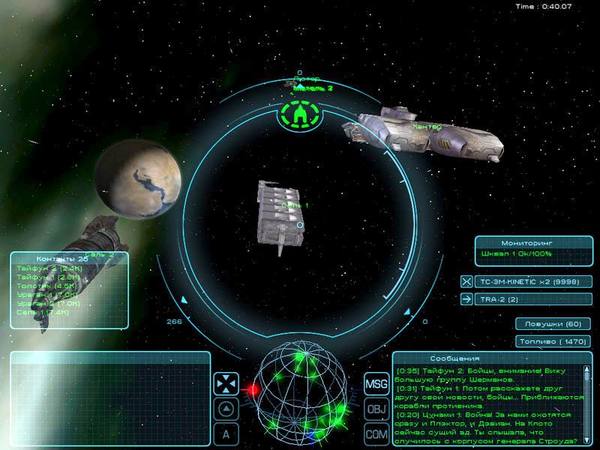Click the Ловушки (60) decoys button
The height and width of the screenshot is (450, 600).
tap(552, 324)
